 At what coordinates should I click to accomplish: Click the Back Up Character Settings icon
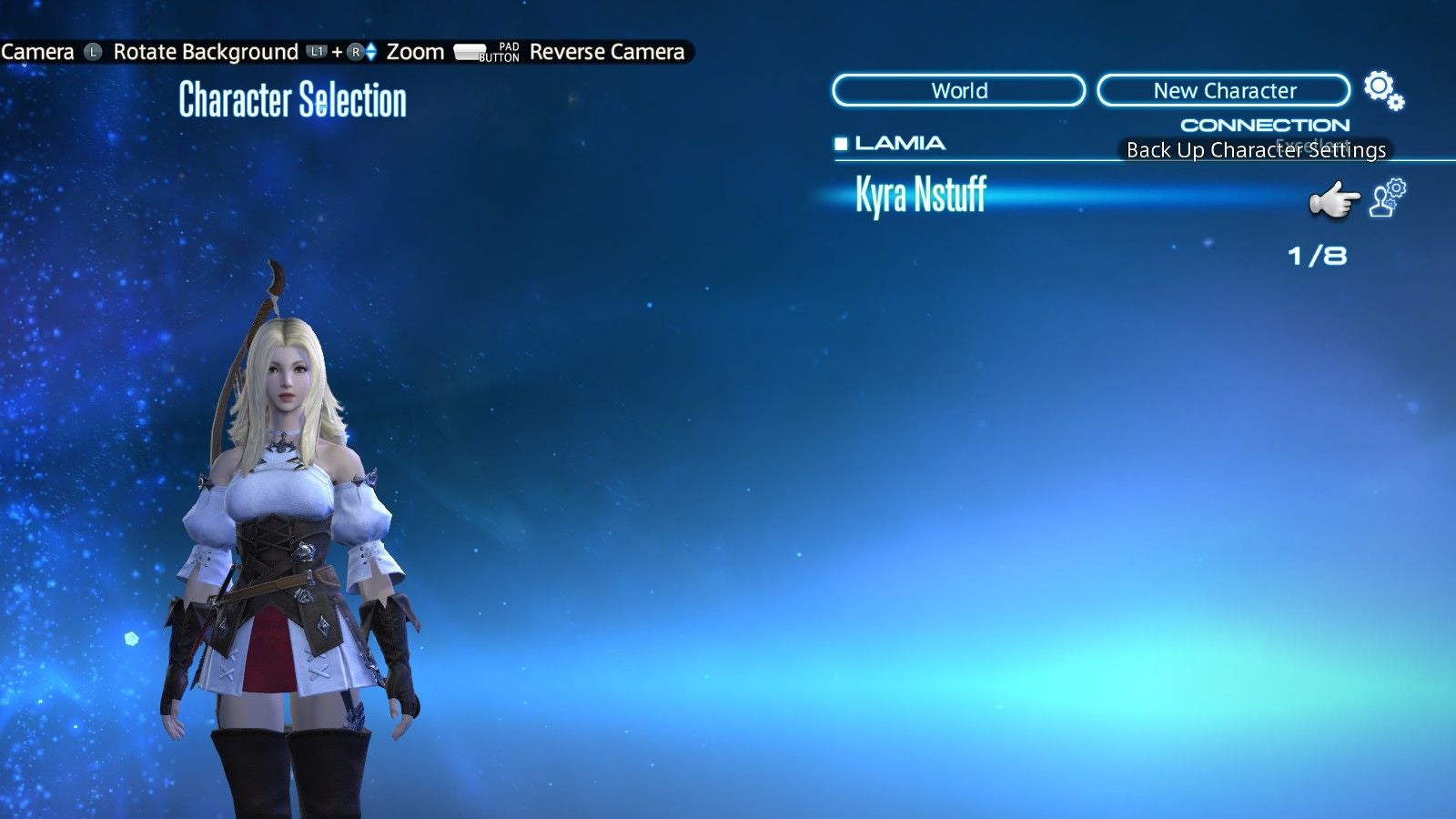click(x=1385, y=197)
